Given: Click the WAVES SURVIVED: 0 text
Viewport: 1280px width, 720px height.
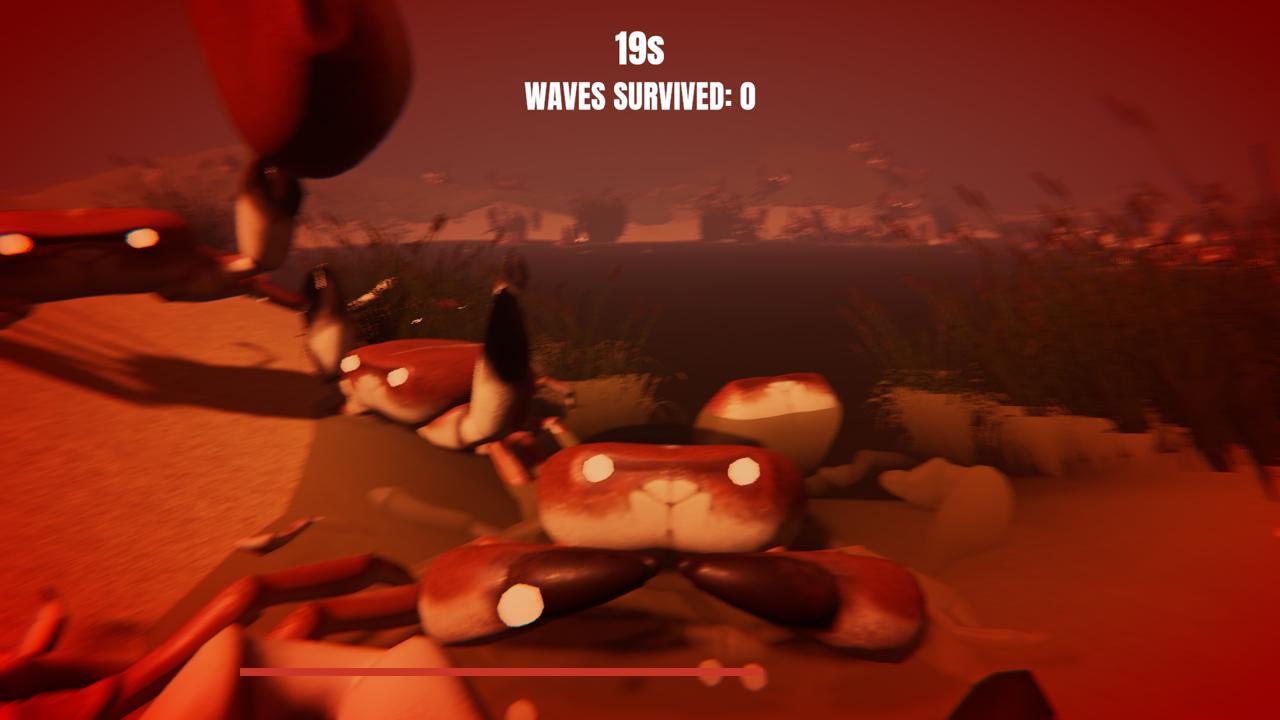Looking at the screenshot, I should 640,98.
